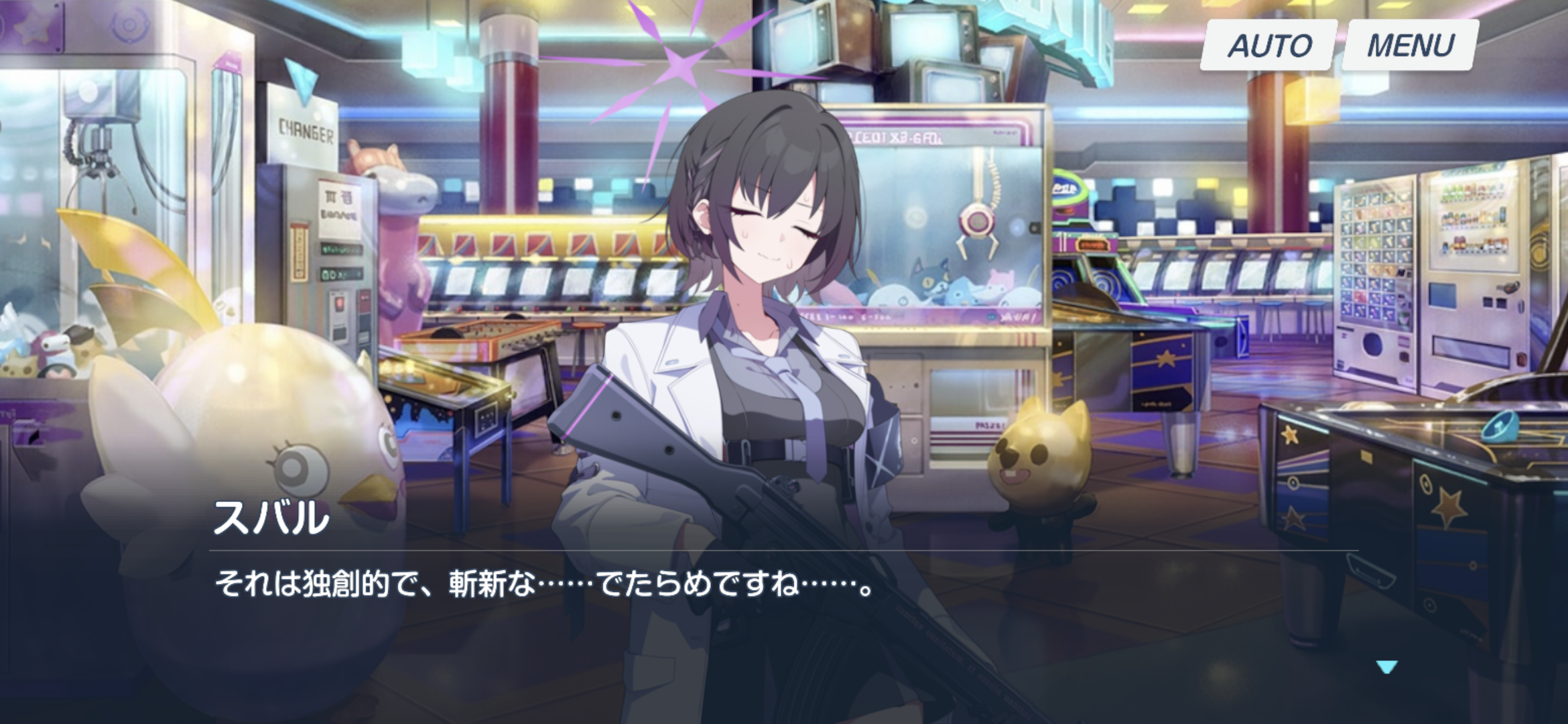This screenshot has height=724, width=1568.
Task: Toggle the AUTO dialogue playback button
Action: click(1268, 46)
